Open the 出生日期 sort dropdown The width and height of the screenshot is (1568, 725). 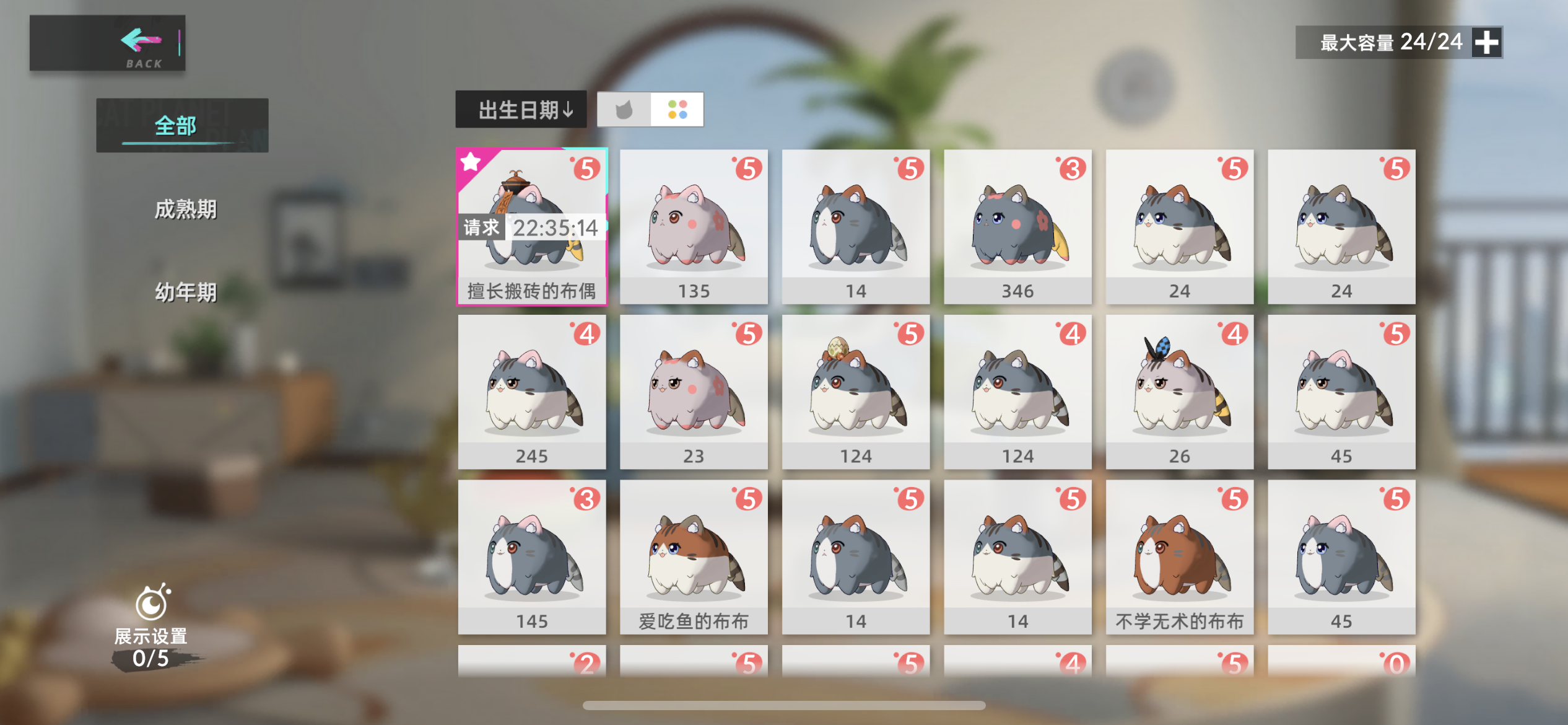(522, 110)
